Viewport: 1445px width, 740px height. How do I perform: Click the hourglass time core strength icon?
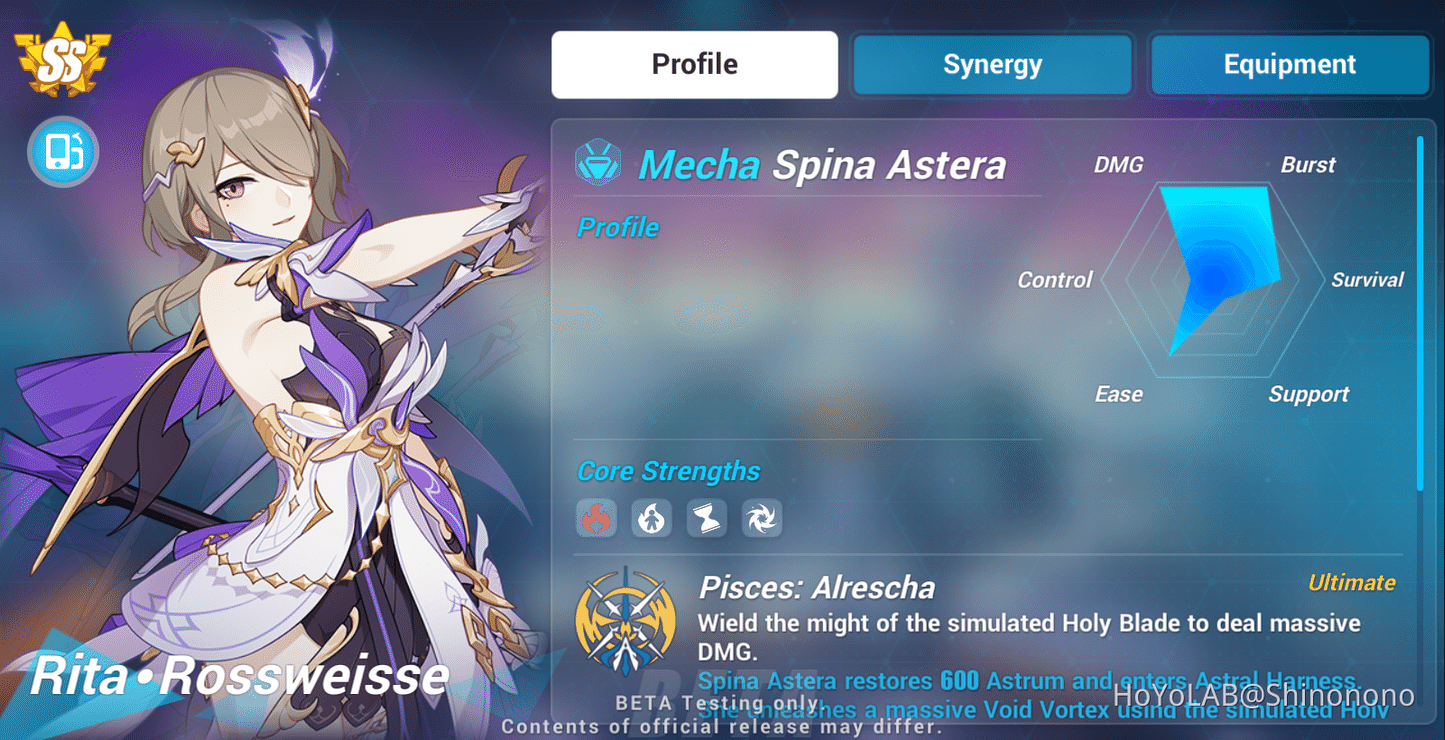706,518
